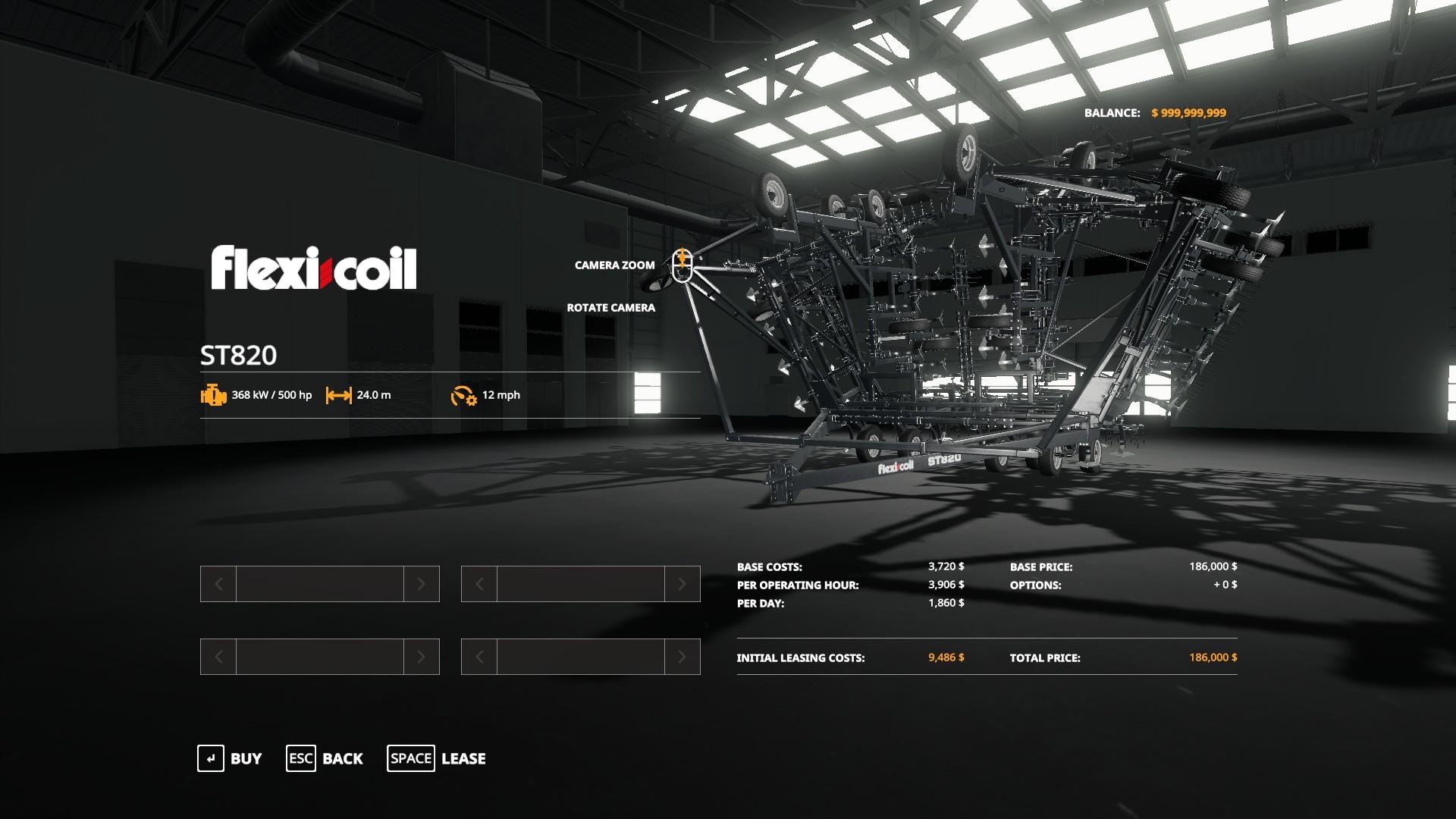
Task: Lease the ST820 cultivator
Action: tap(437, 758)
